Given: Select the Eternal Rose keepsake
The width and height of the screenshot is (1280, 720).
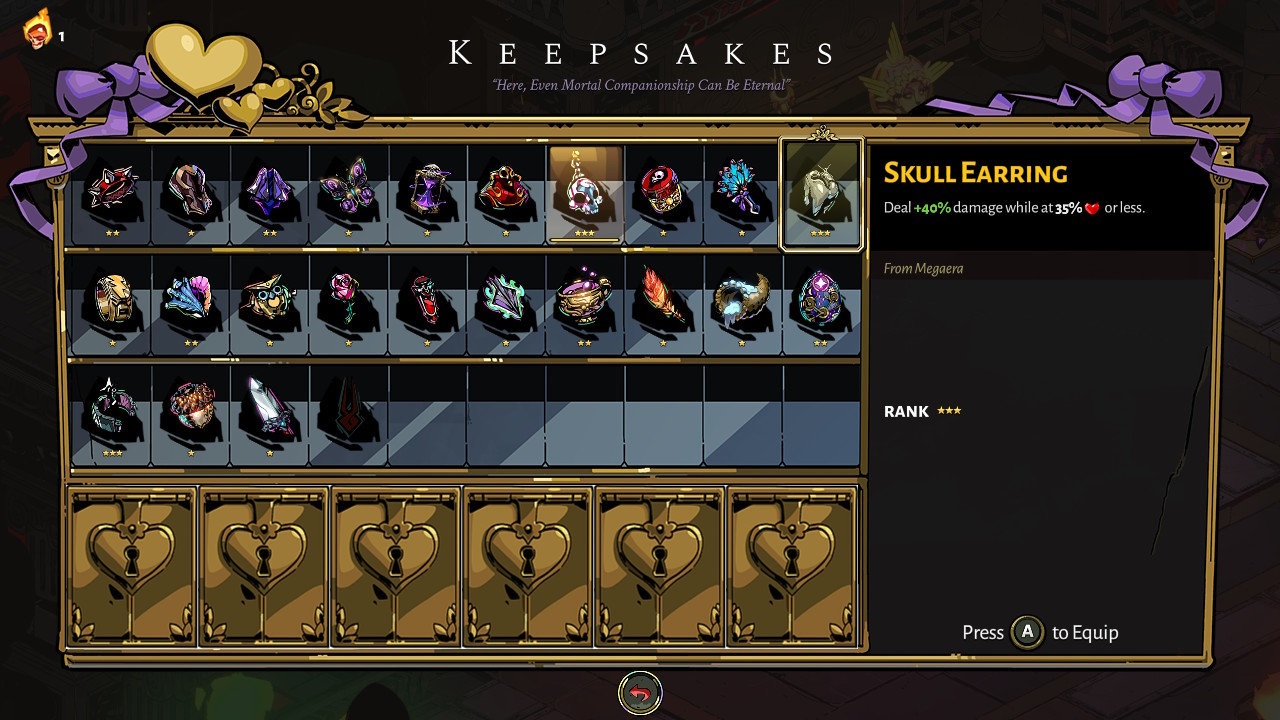Looking at the screenshot, I should [x=349, y=305].
